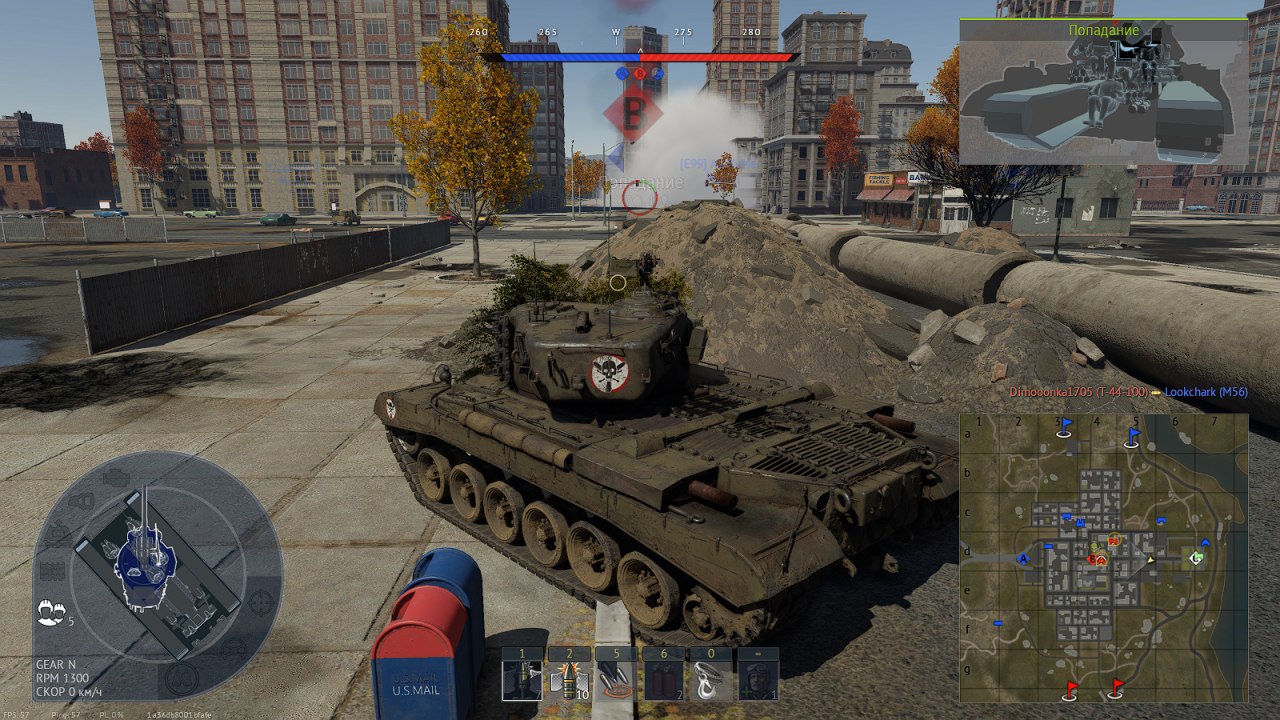
Task: Choose the explosive shell with 10 rounds
Action: 569,679
